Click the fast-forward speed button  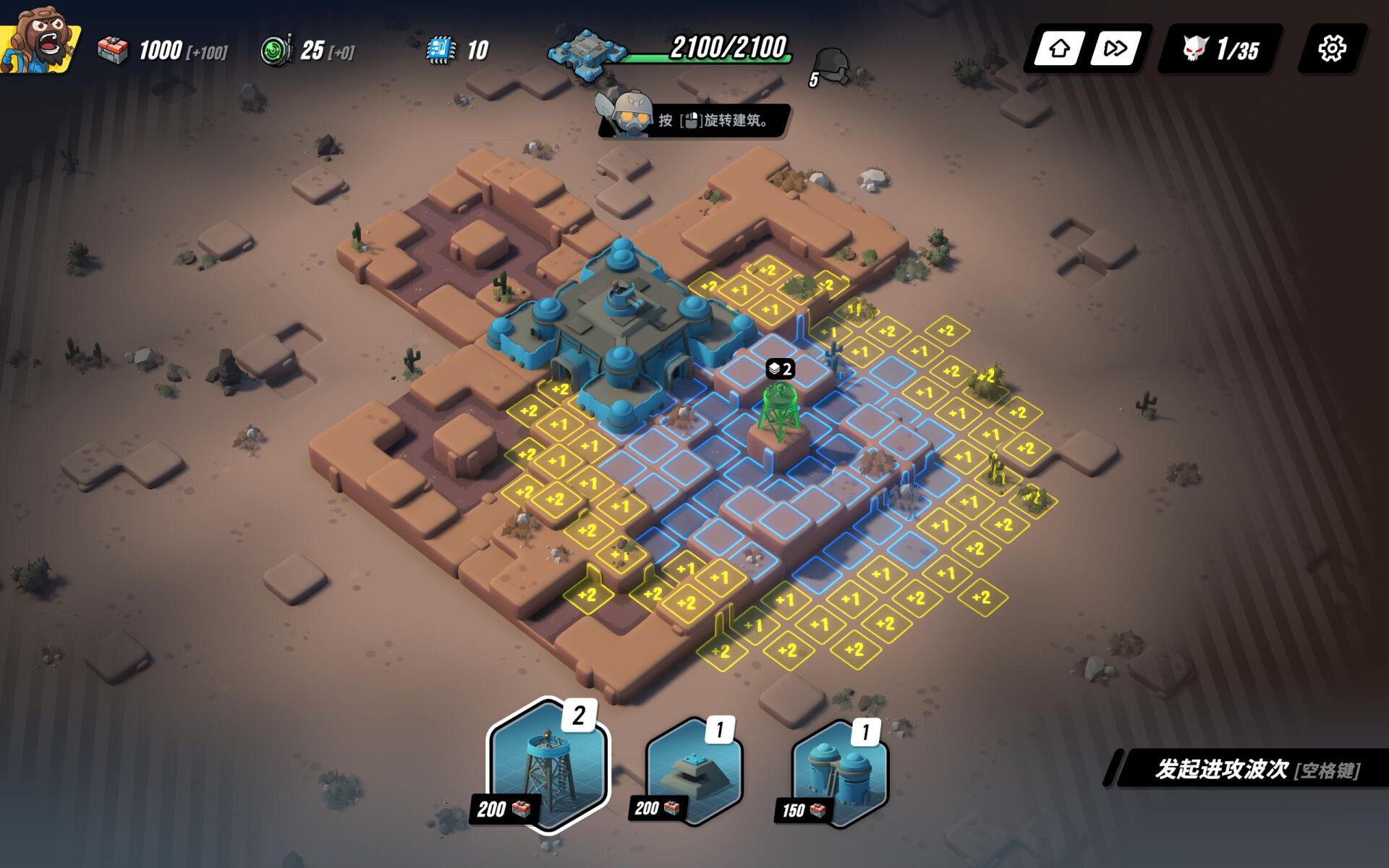(x=1115, y=49)
